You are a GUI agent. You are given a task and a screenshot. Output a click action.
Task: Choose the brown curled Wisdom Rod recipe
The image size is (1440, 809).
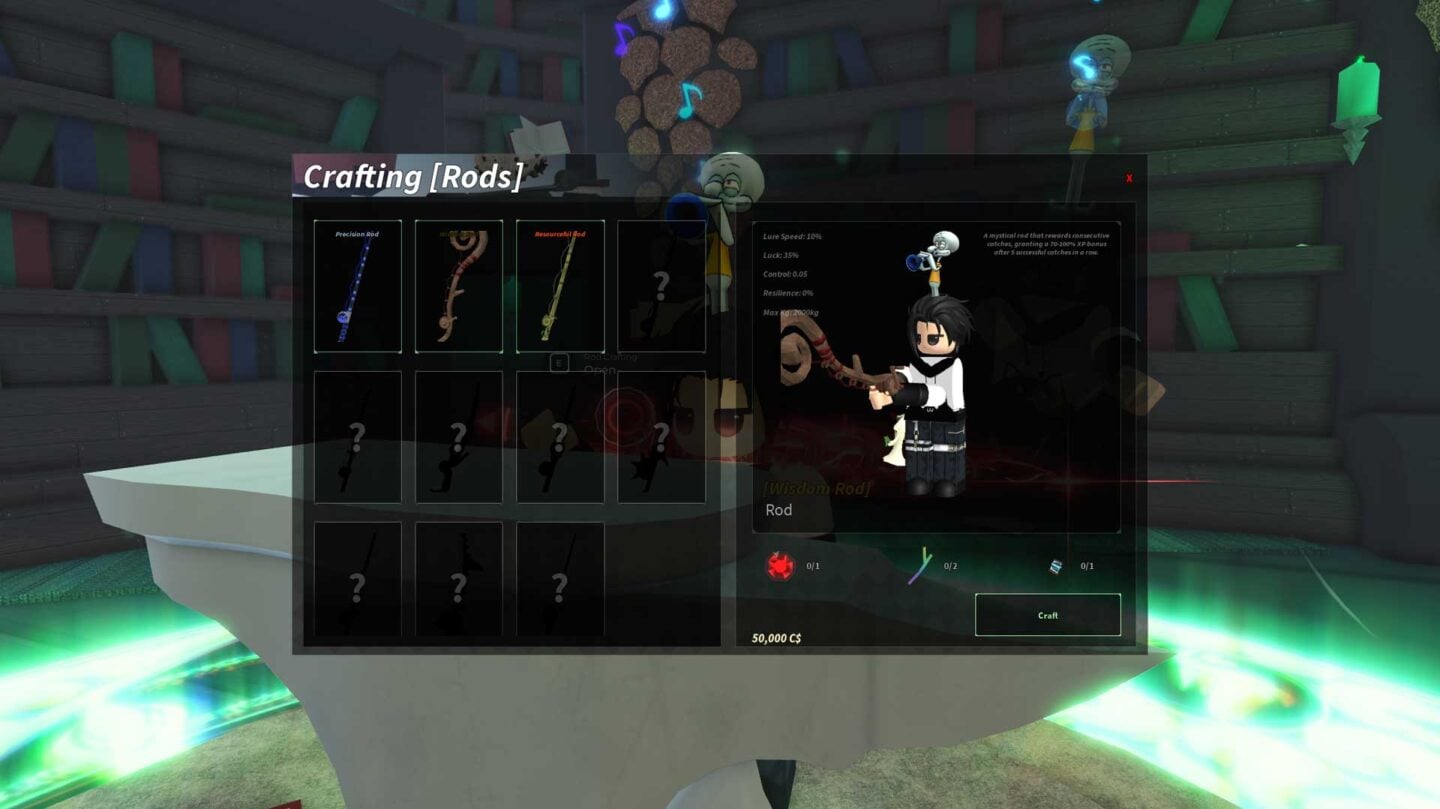[x=458, y=287]
